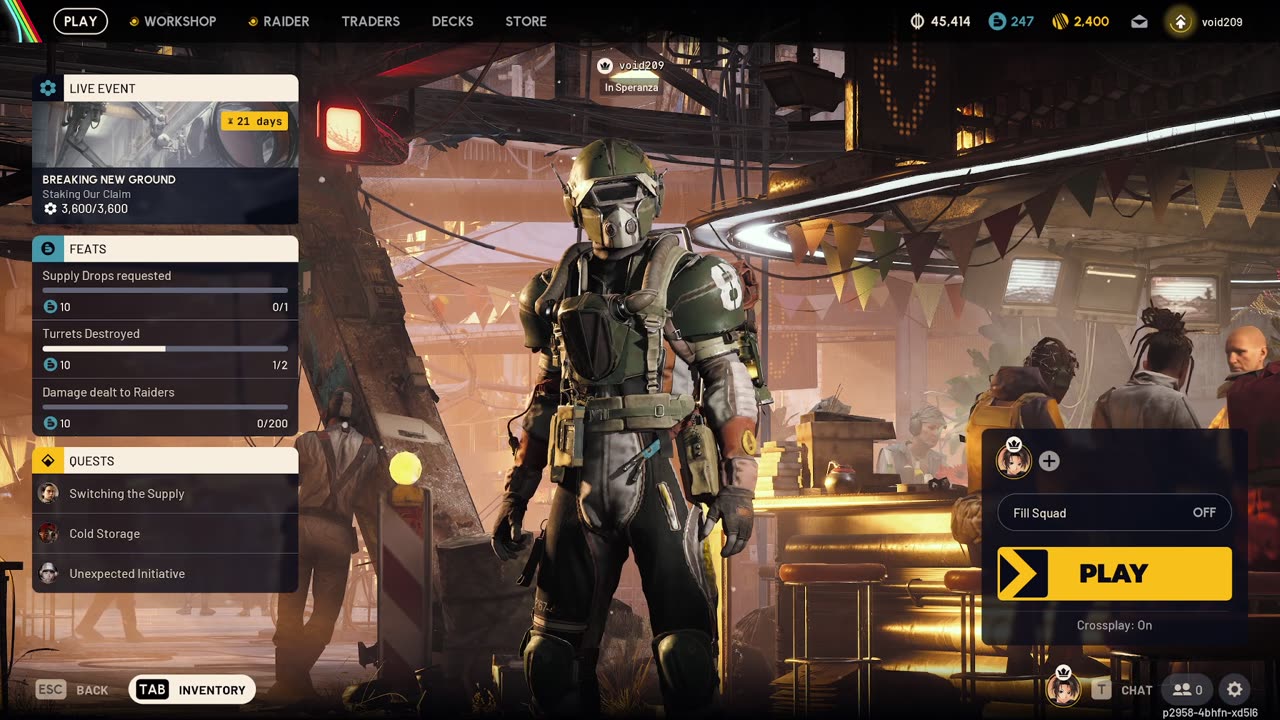
Task: Open the Switching the Supply quest
Action: click(165, 494)
